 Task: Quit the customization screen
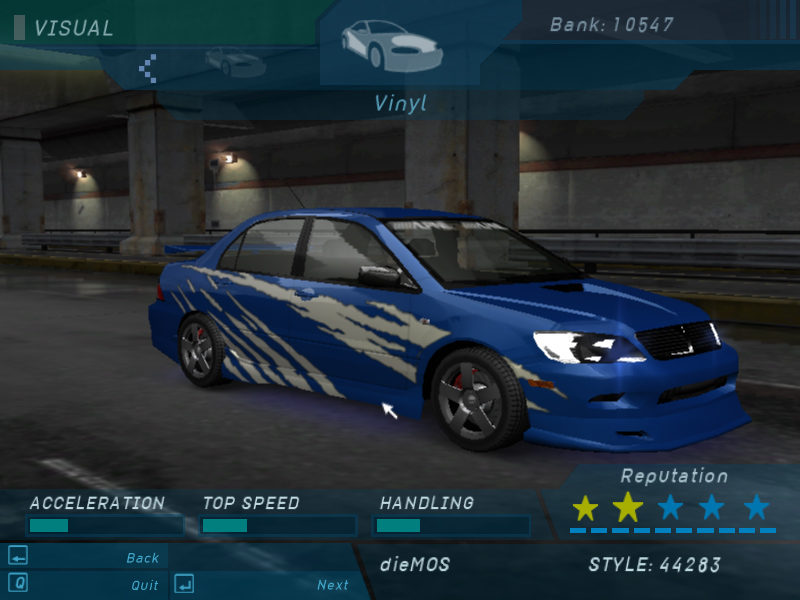point(144,585)
